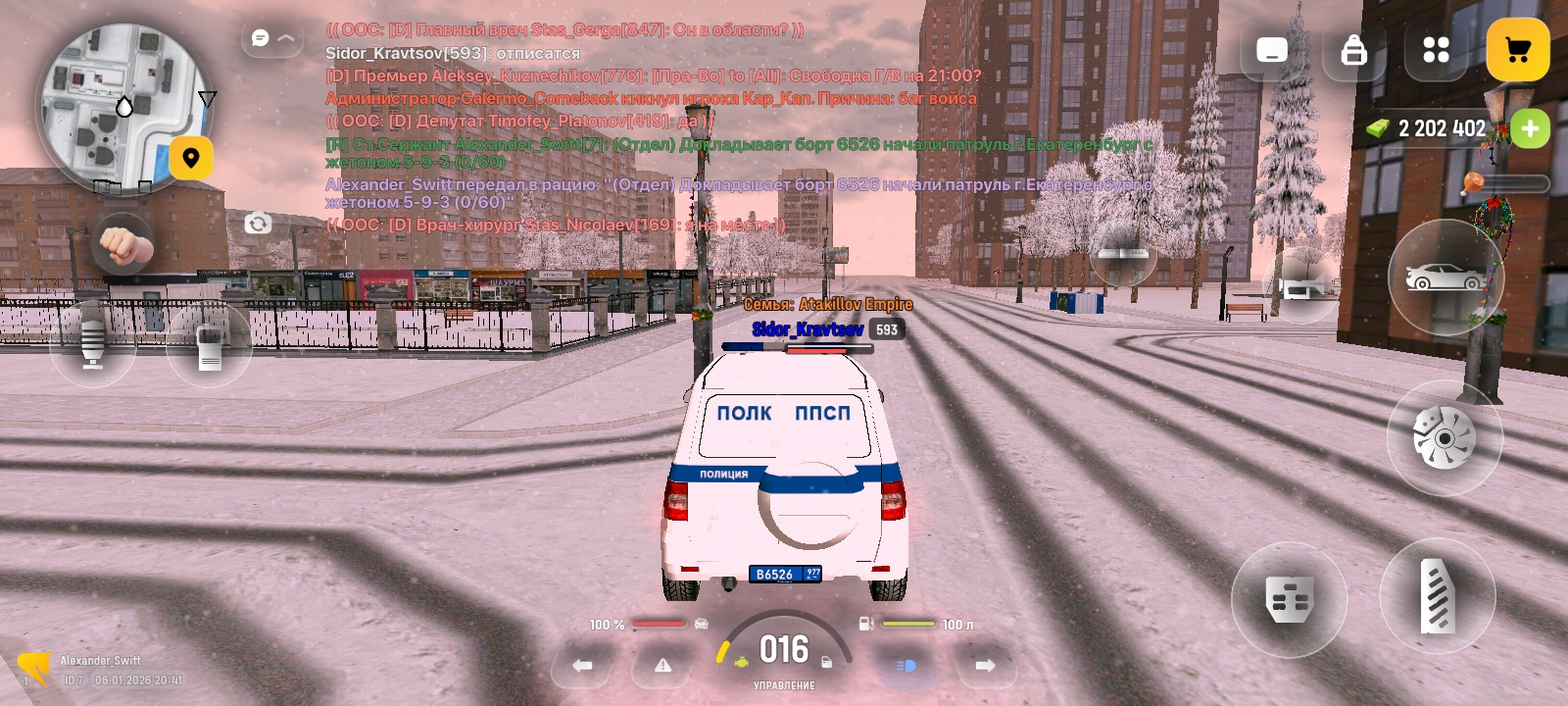Tap the yellow location pin button
This screenshot has height=706, width=1568.
(191, 158)
